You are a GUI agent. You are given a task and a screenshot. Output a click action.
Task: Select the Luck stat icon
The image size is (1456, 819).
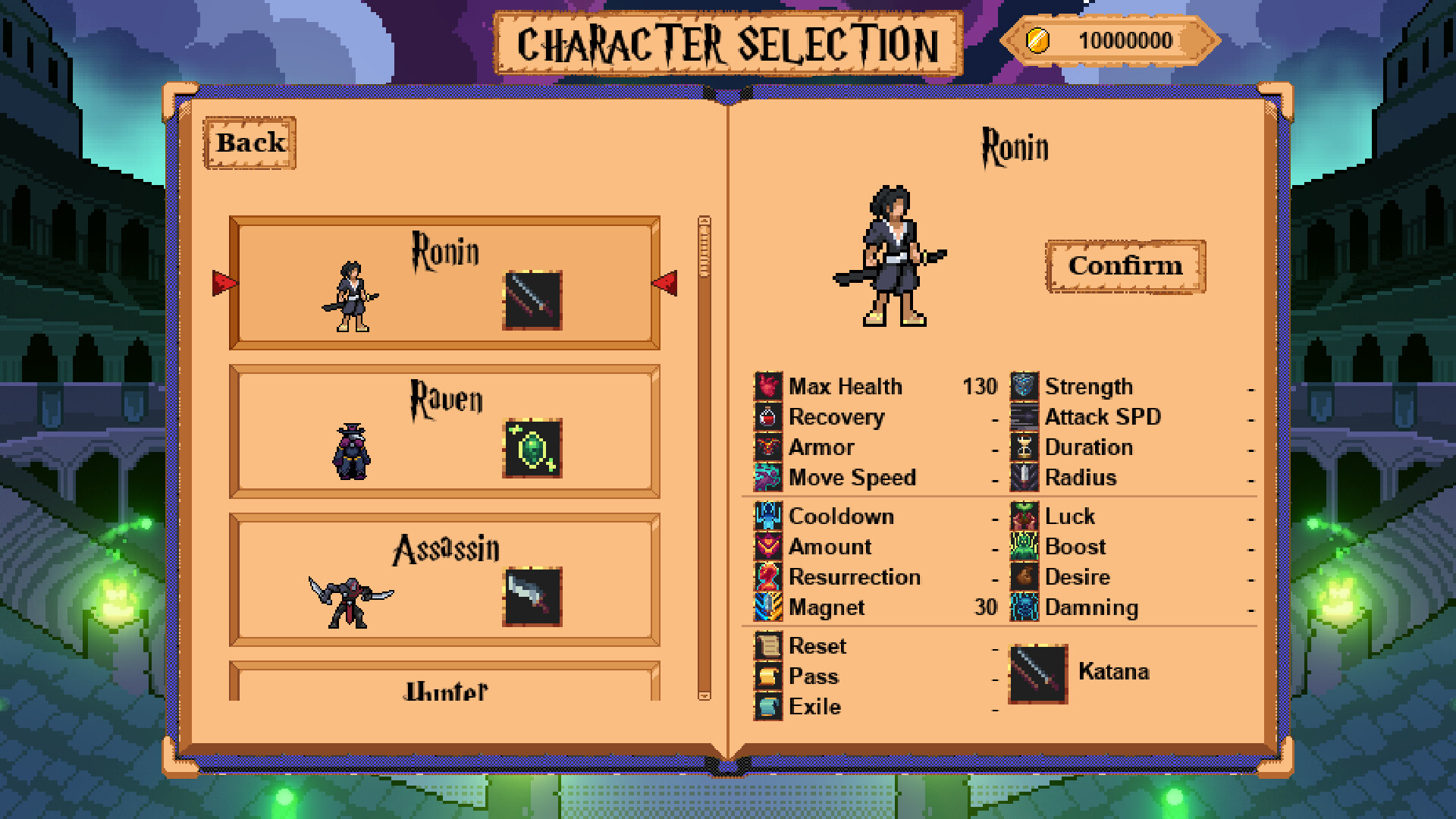pyautogui.click(x=1024, y=516)
